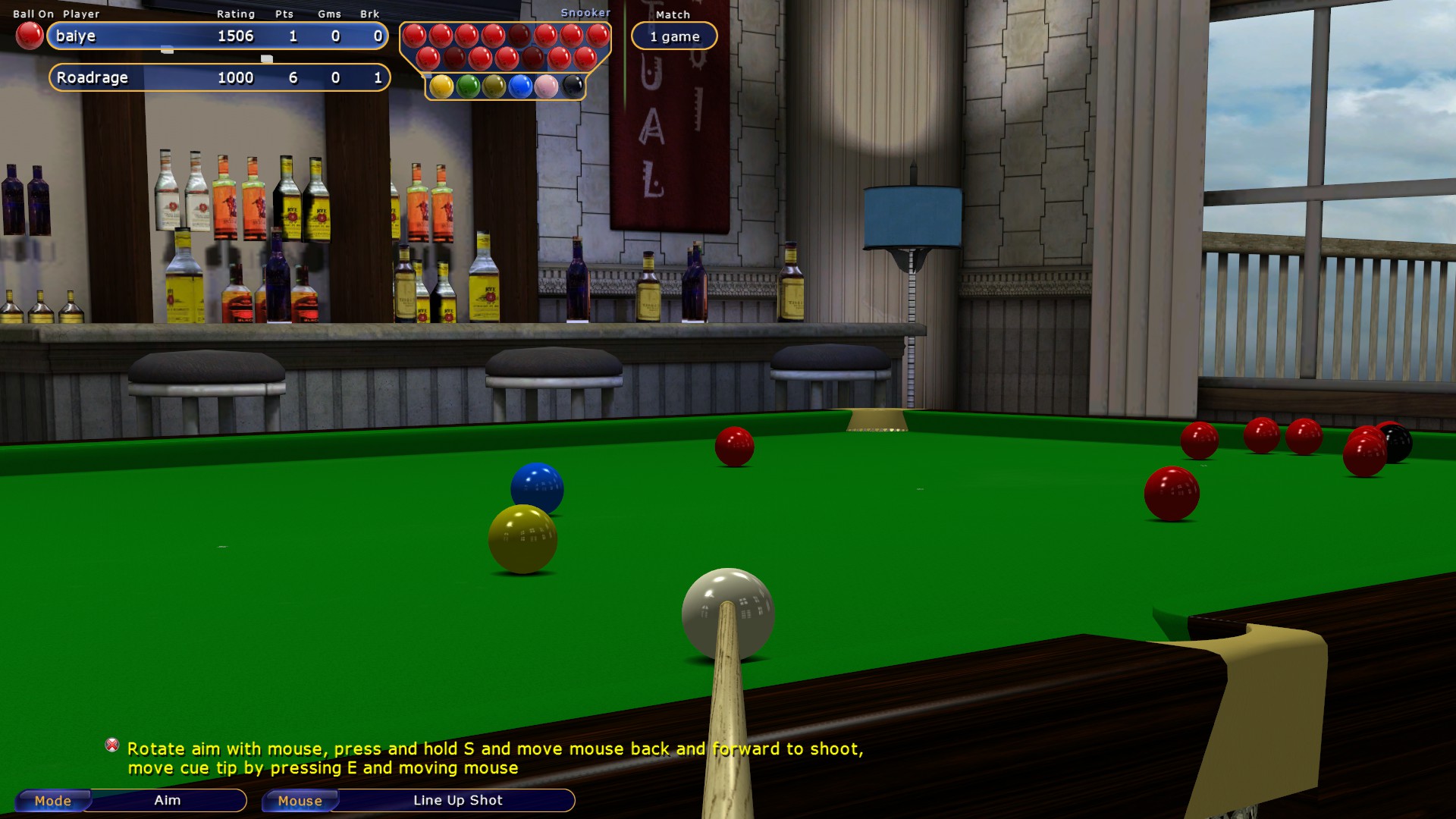Select the green ball in the rack display
This screenshot has height=819, width=1456.
click(469, 87)
